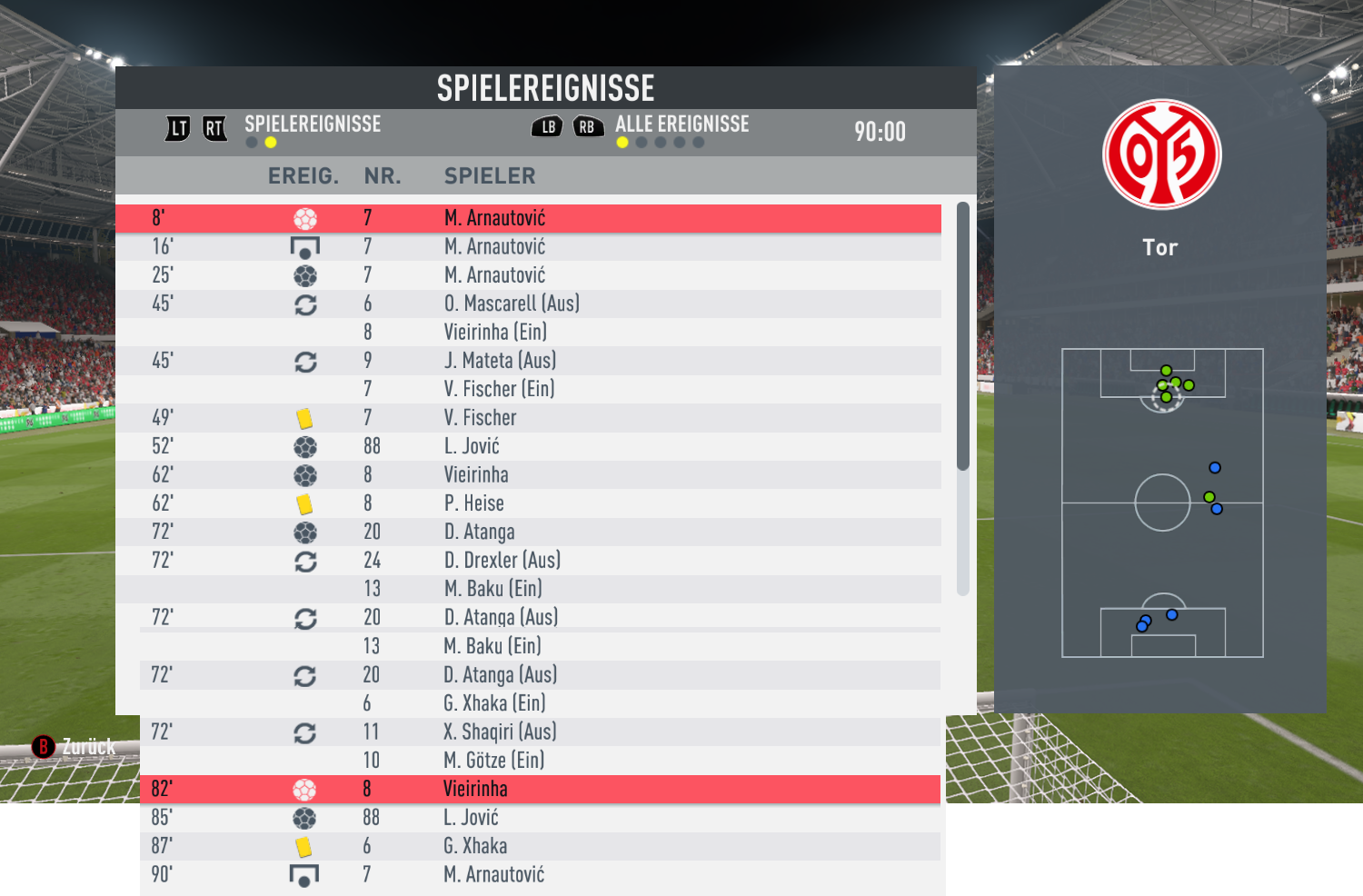
Task: Select the 82' Vieirinha goal row
Action: point(528,789)
